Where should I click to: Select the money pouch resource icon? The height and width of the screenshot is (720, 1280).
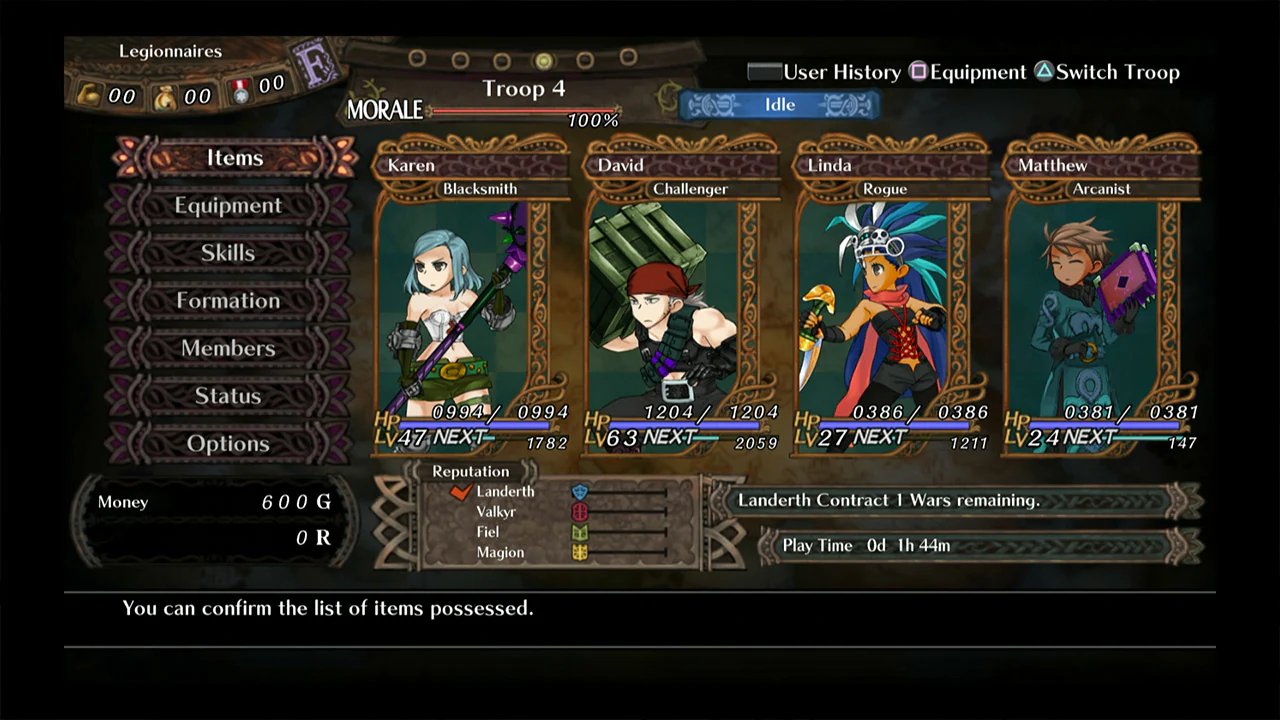(163, 96)
